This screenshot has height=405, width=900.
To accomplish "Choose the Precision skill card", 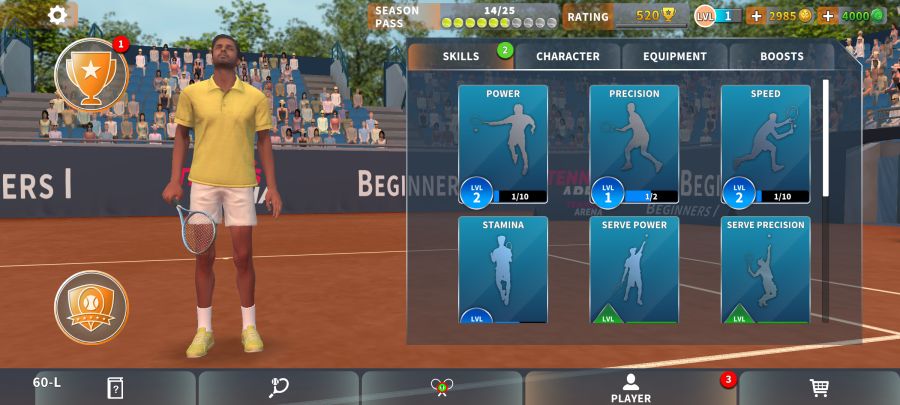I will click(634, 144).
